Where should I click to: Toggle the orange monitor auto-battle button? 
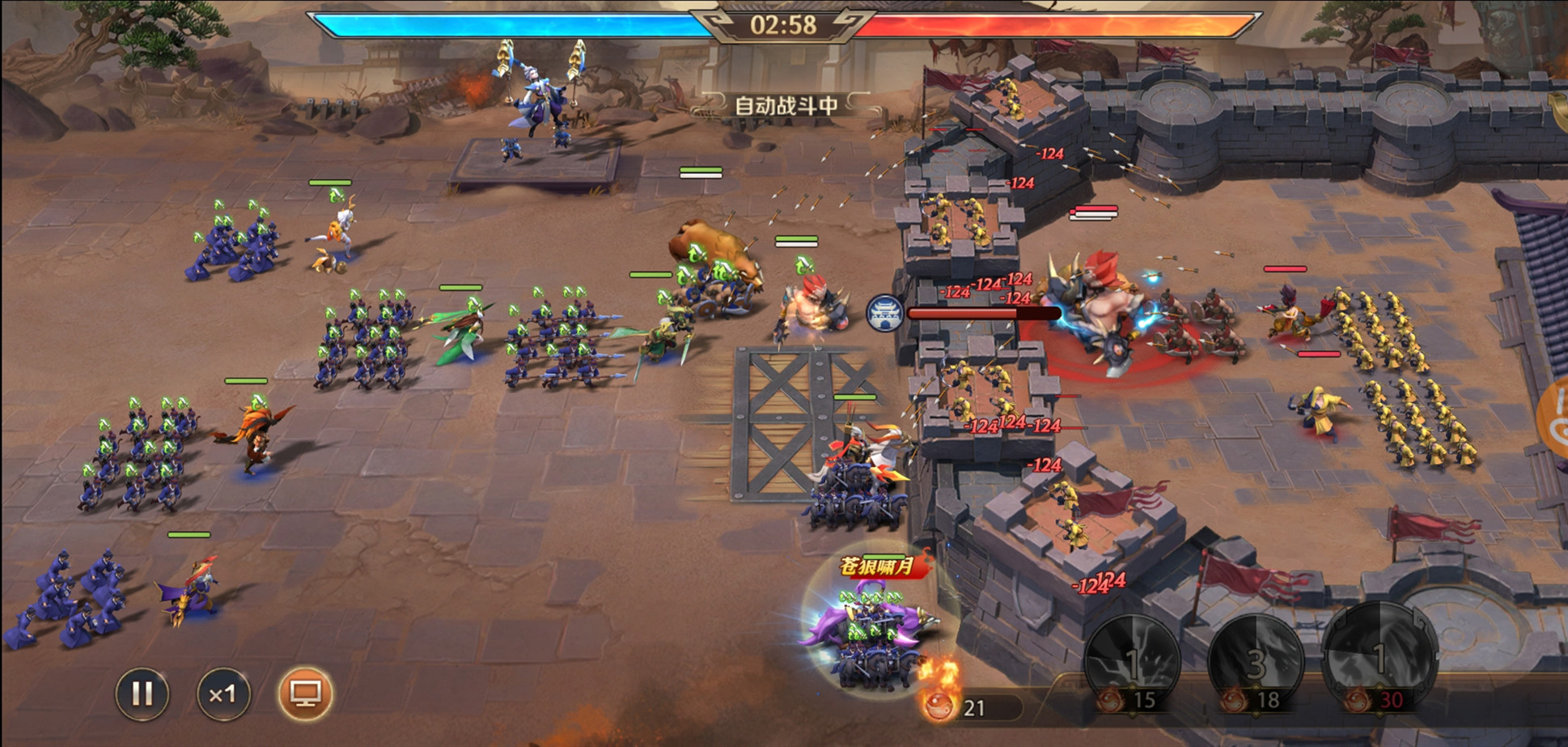click(305, 694)
